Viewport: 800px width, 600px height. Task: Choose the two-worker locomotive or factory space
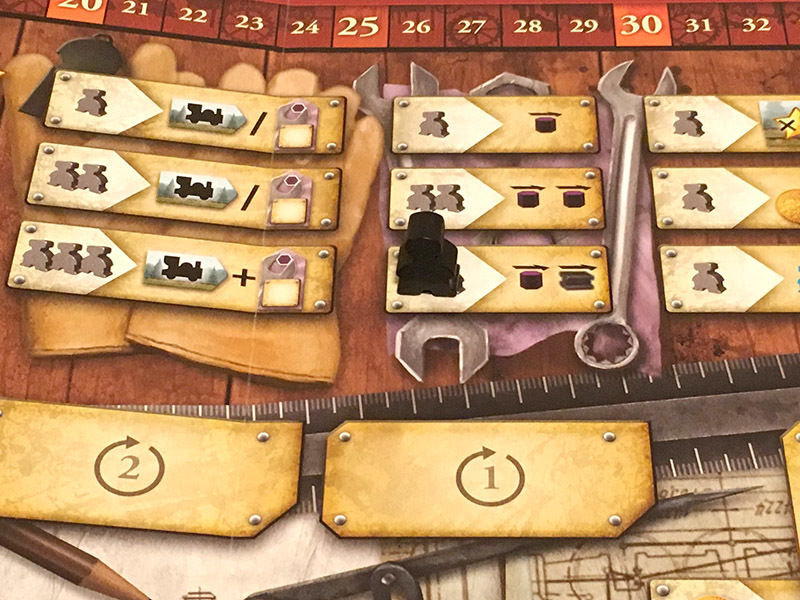click(190, 182)
